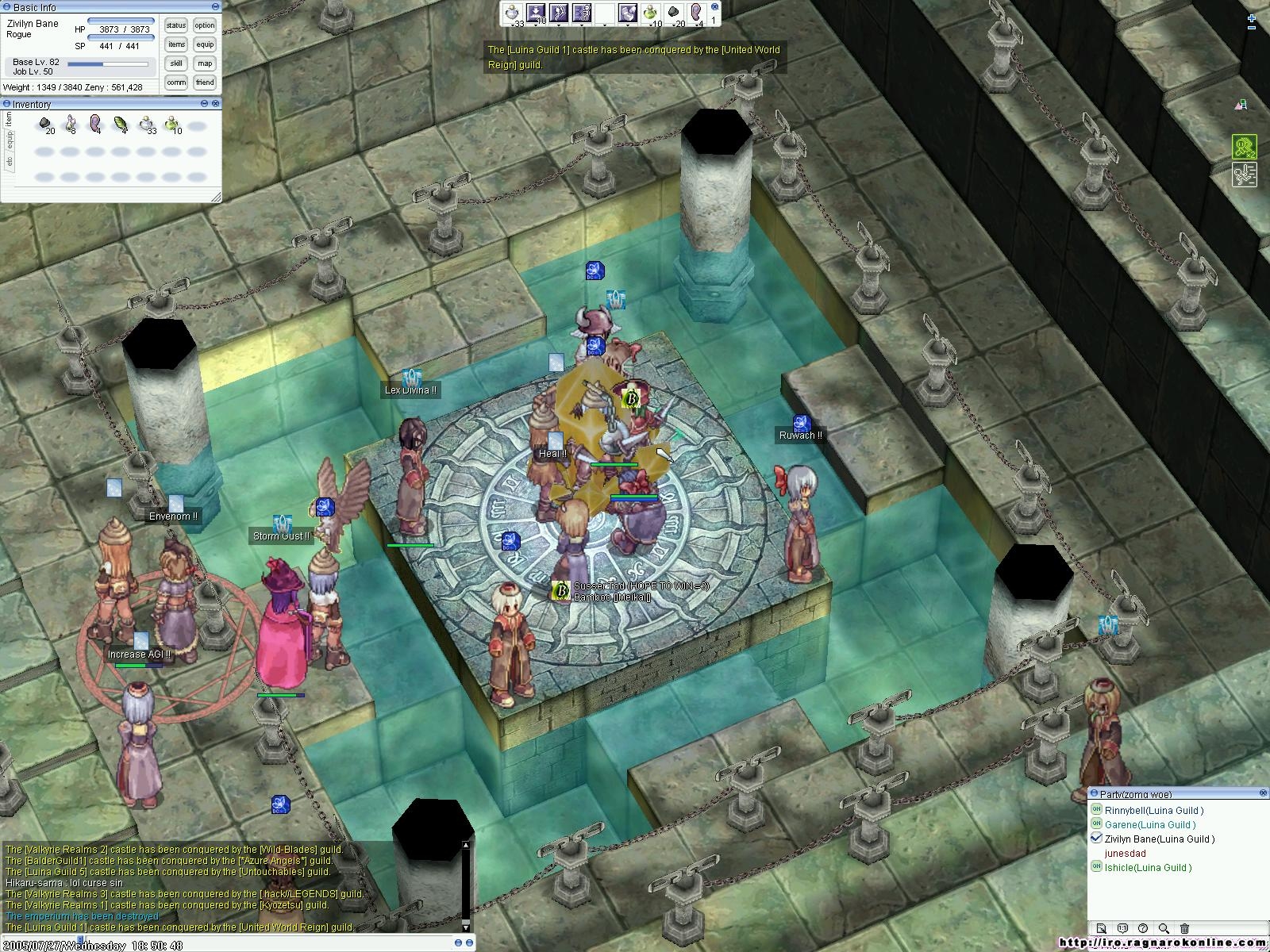The width and height of the screenshot is (1270, 952).
Task: Use the green potion hotbar slot
Action: [x=651, y=12]
